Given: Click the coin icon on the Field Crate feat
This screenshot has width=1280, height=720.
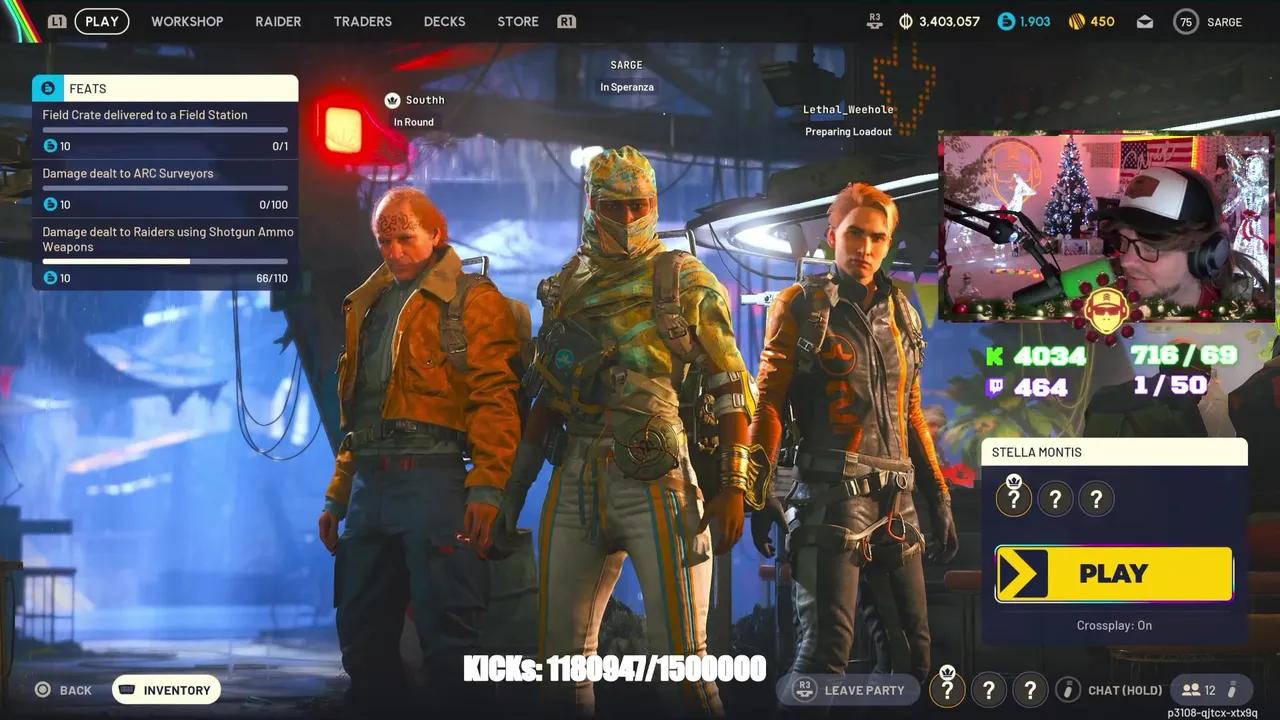Looking at the screenshot, I should (50, 146).
